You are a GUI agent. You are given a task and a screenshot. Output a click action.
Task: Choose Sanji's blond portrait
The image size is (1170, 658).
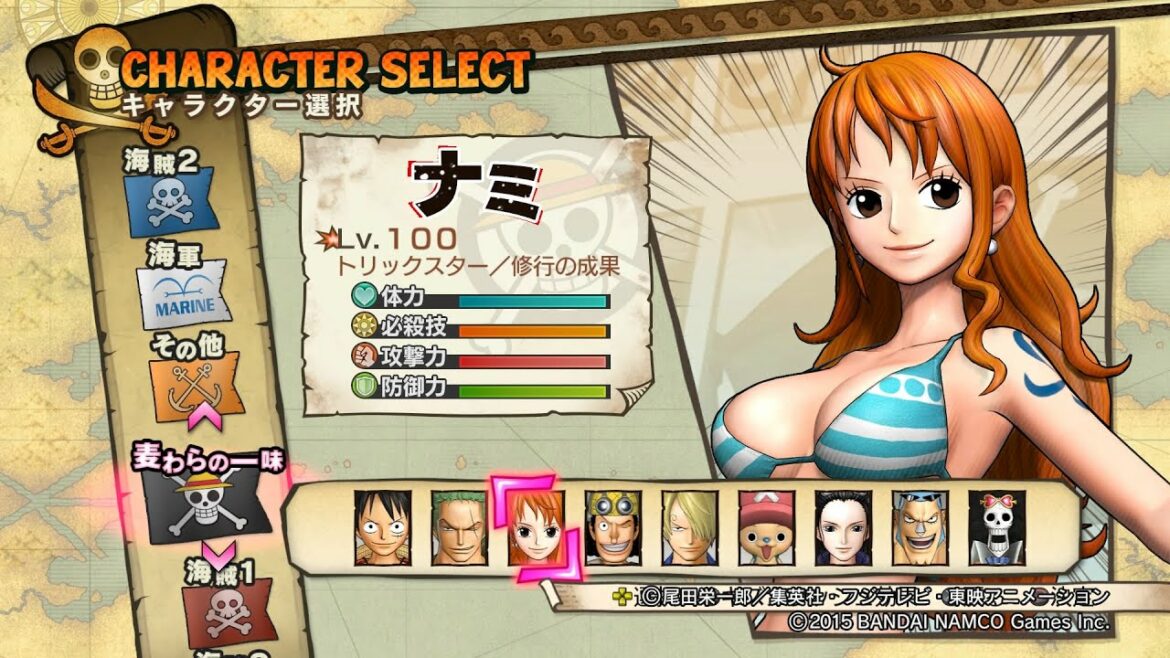[690, 527]
